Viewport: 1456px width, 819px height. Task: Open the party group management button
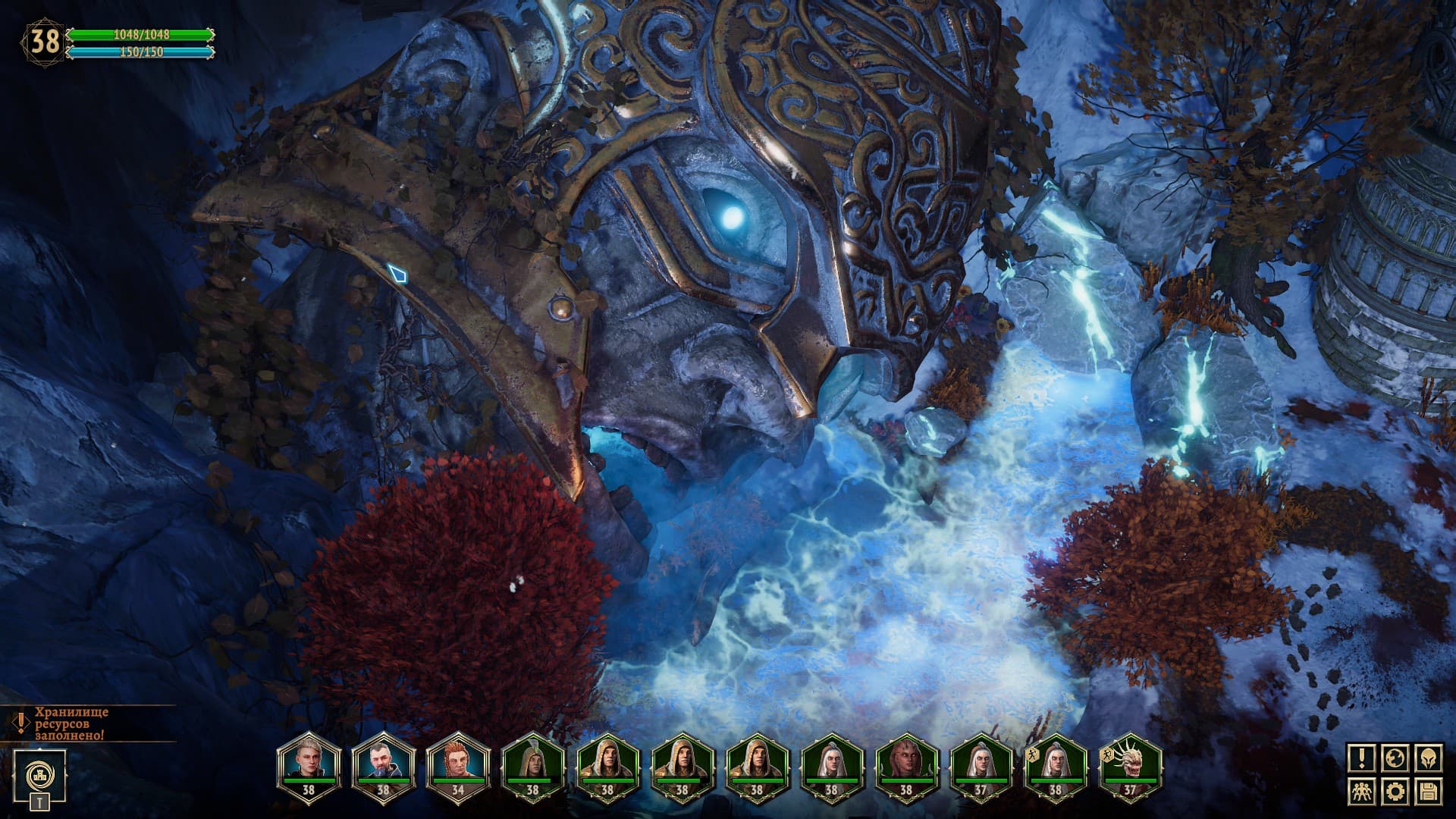pos(1362,792)
